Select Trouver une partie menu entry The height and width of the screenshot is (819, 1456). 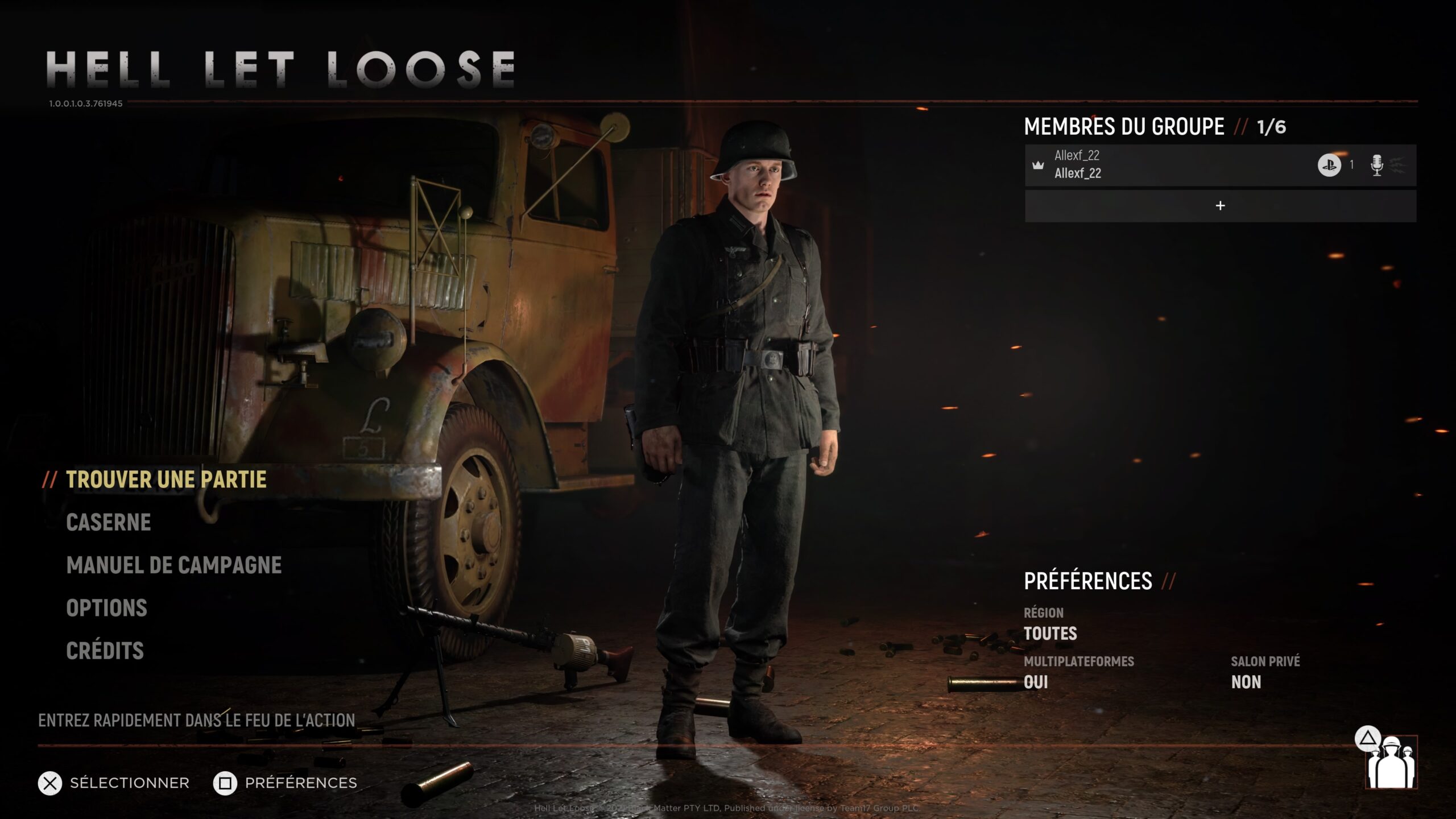[166, 479]
